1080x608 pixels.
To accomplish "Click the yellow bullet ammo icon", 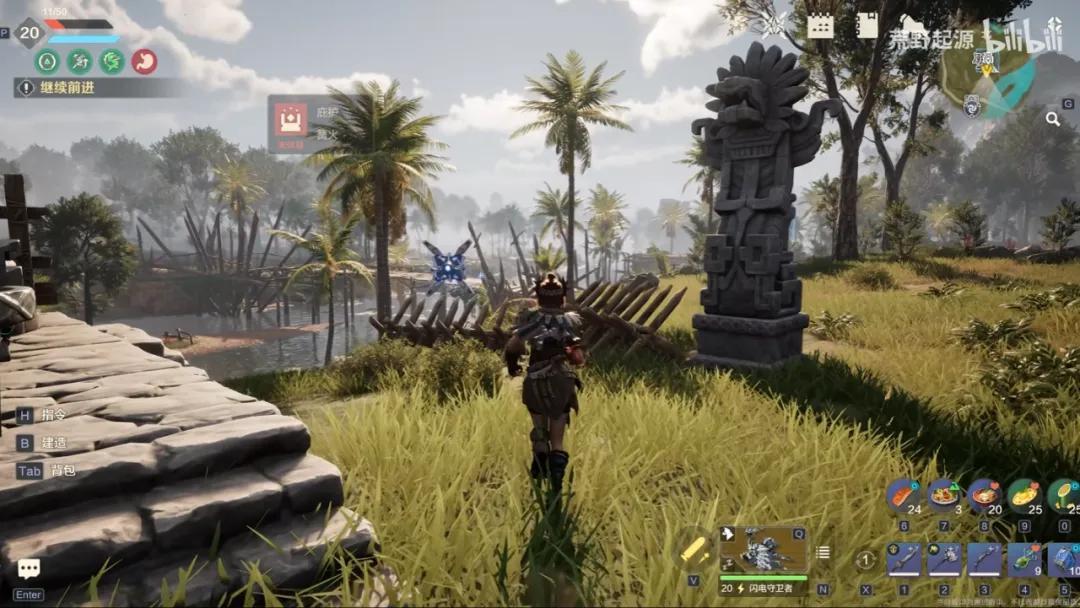I will click(693, 549).
